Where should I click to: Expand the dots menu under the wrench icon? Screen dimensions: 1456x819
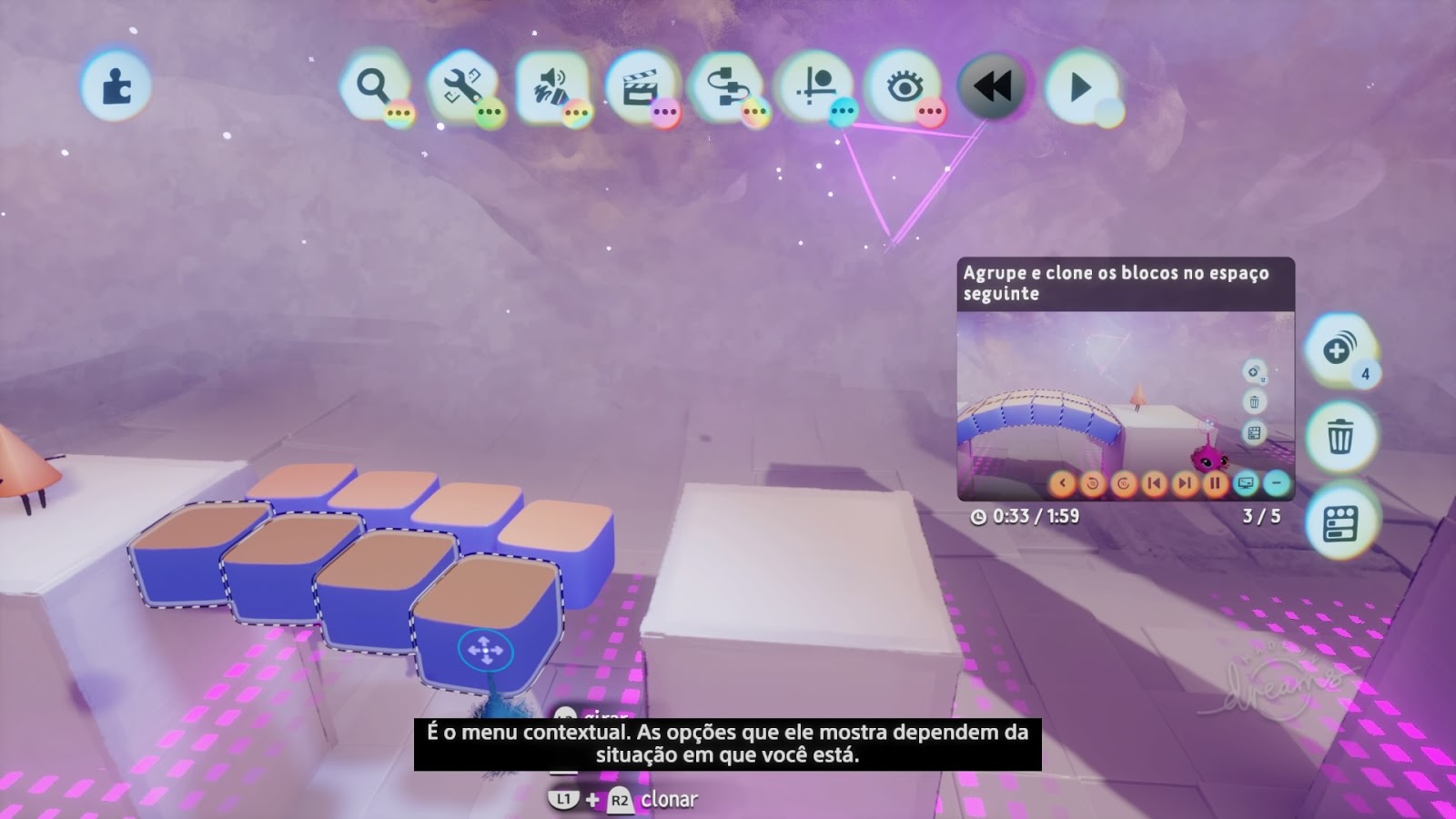pyautogui.click(x=488, y=111)
